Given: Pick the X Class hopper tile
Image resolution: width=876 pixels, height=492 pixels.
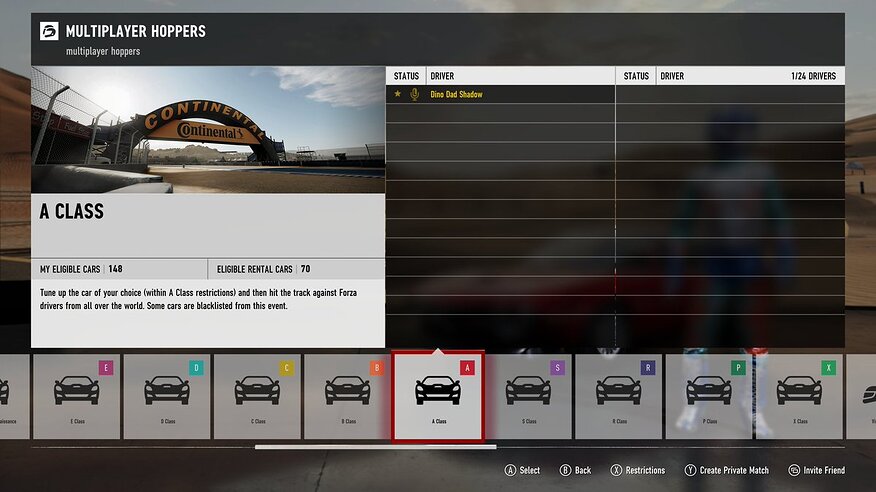Looking at the screenshot, I should coord(799,396).
